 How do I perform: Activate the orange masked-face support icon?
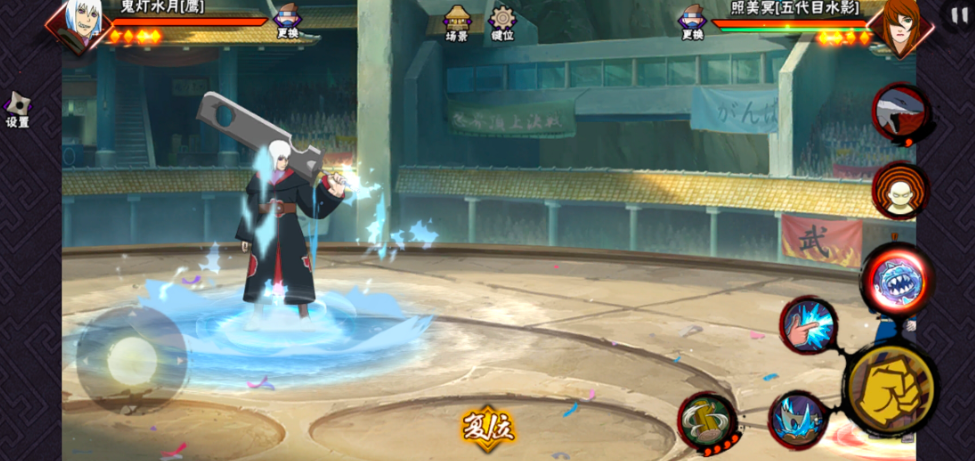coord(899,189)
